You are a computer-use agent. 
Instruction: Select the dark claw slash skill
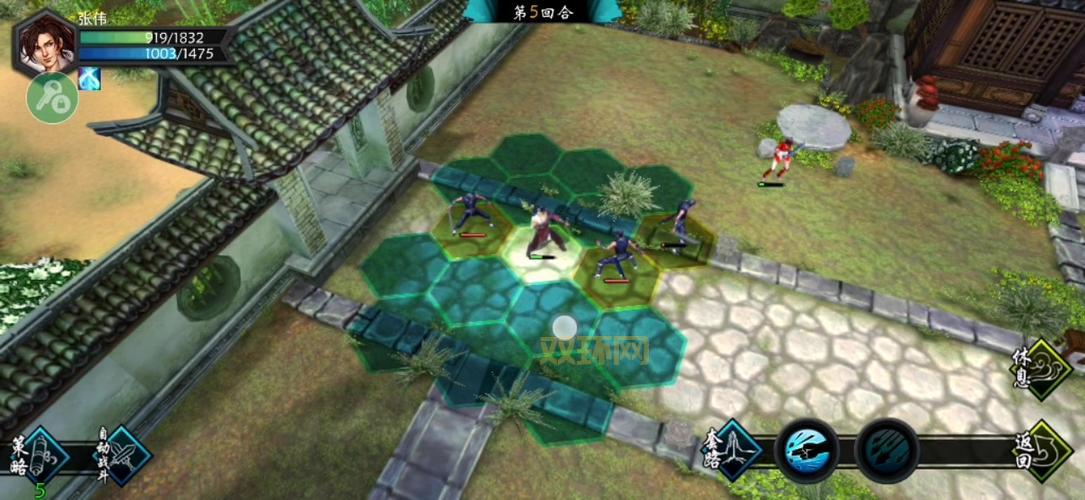(886, 450)
